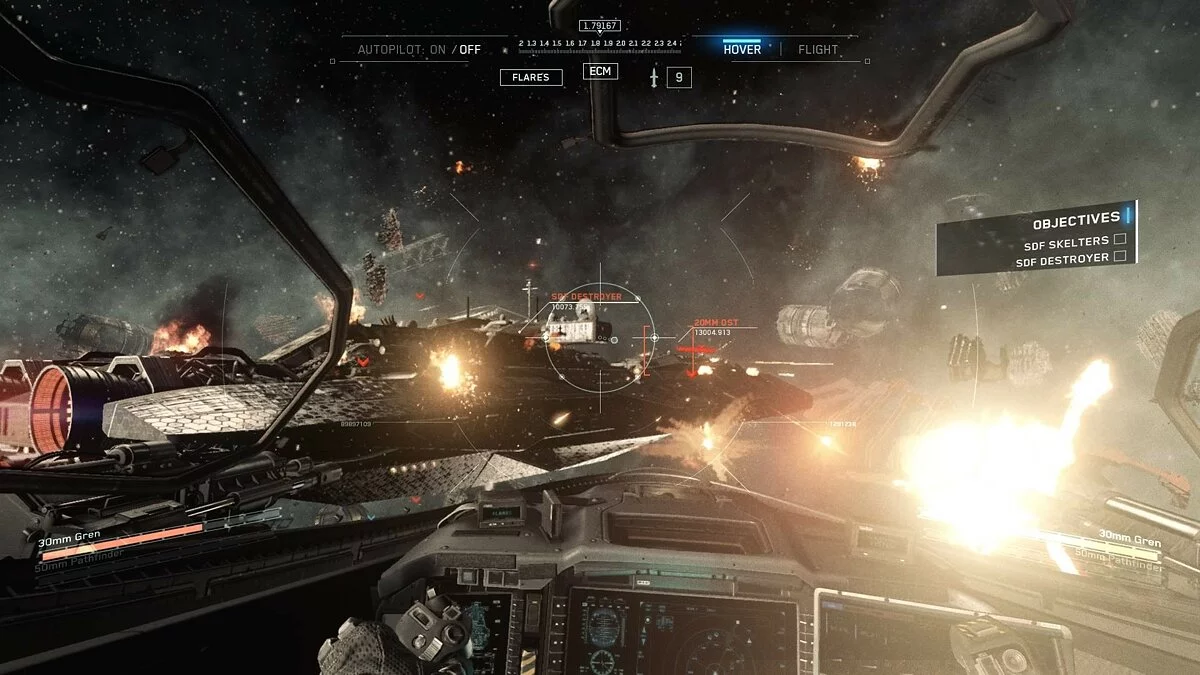Tick the SDF Skelters objective checkbox
This screenshot has height=675, width=1200.
pyautogui.click(x=1120, y=240)
